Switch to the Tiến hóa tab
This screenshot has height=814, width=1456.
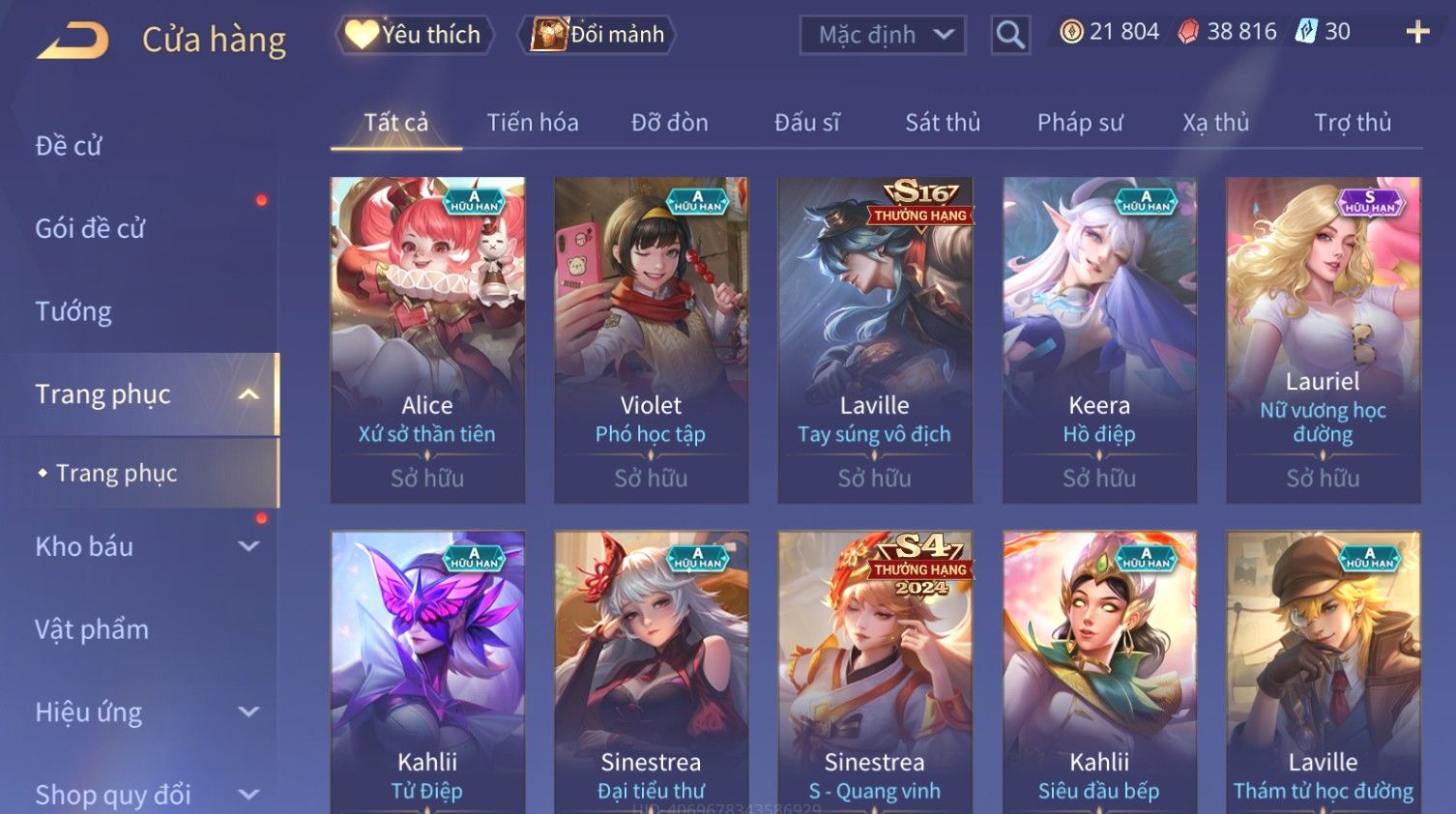click(x=533, y=123)
